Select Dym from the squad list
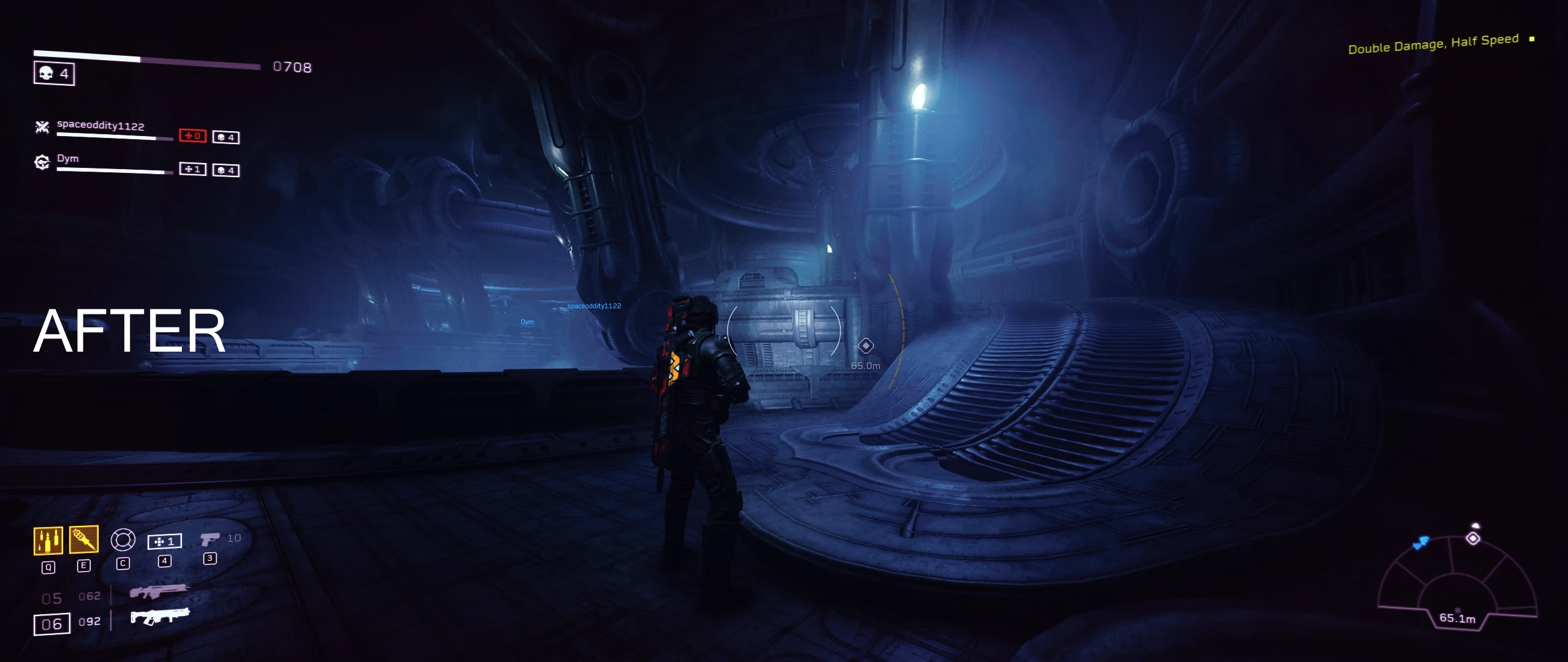The image size is (1568, 662). click(x=69, y=158)
